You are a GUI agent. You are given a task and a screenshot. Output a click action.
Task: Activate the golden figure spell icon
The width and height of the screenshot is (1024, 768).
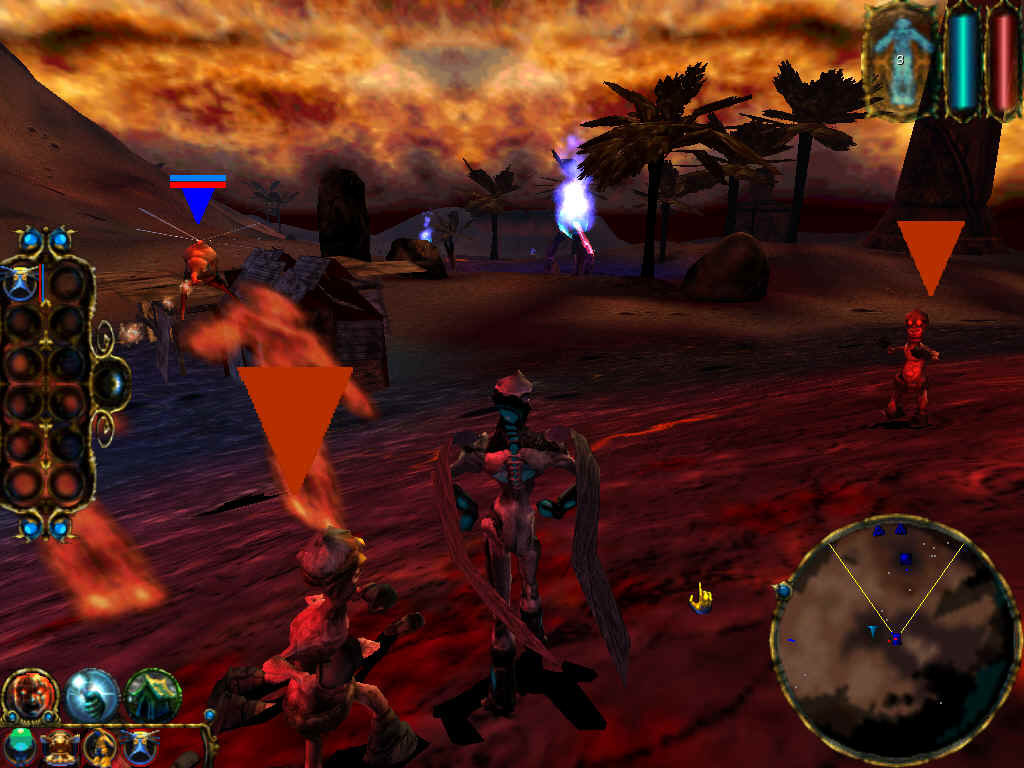click(101, 747)
